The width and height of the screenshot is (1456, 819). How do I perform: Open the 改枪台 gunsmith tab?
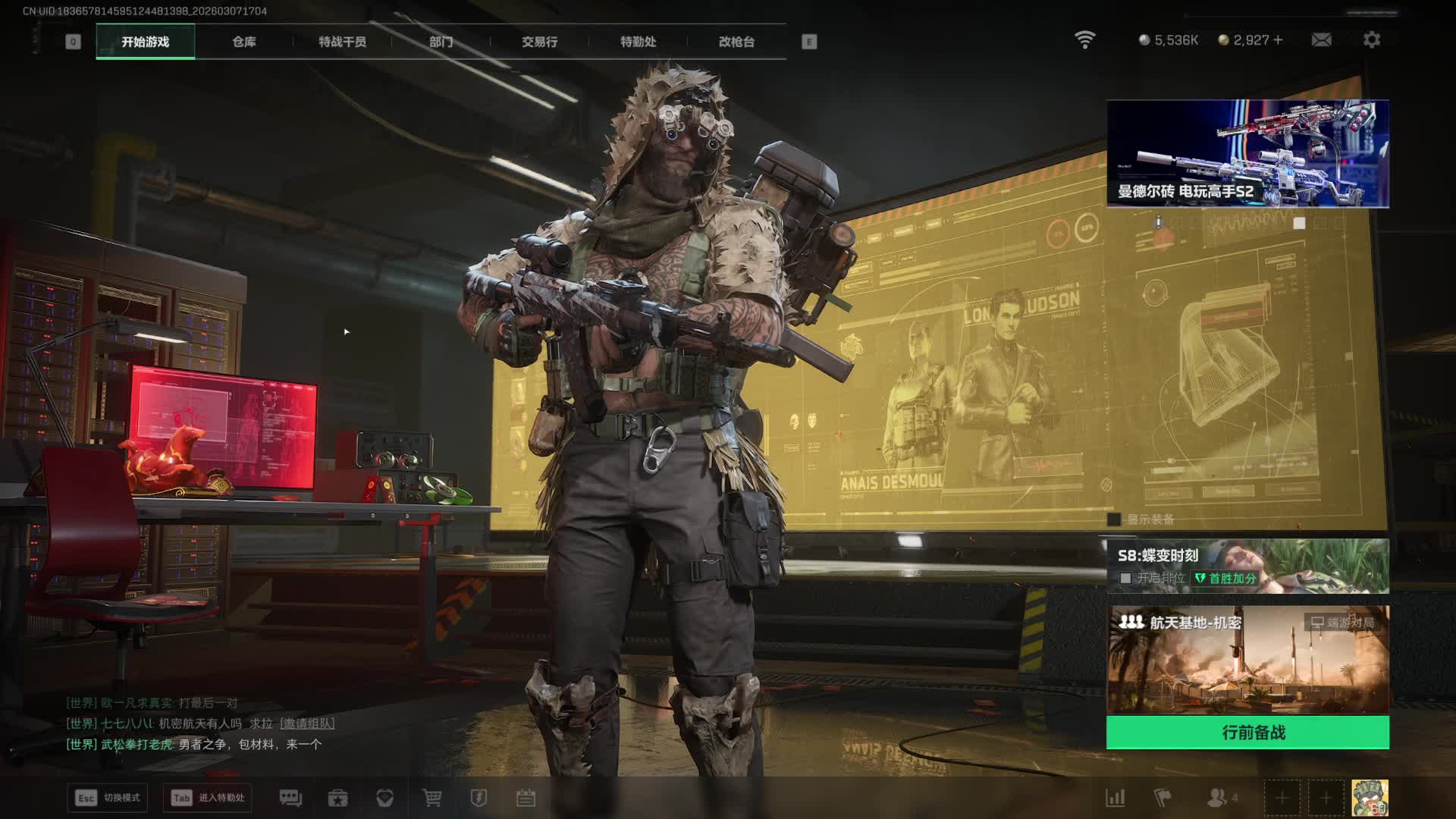[736, 42]
